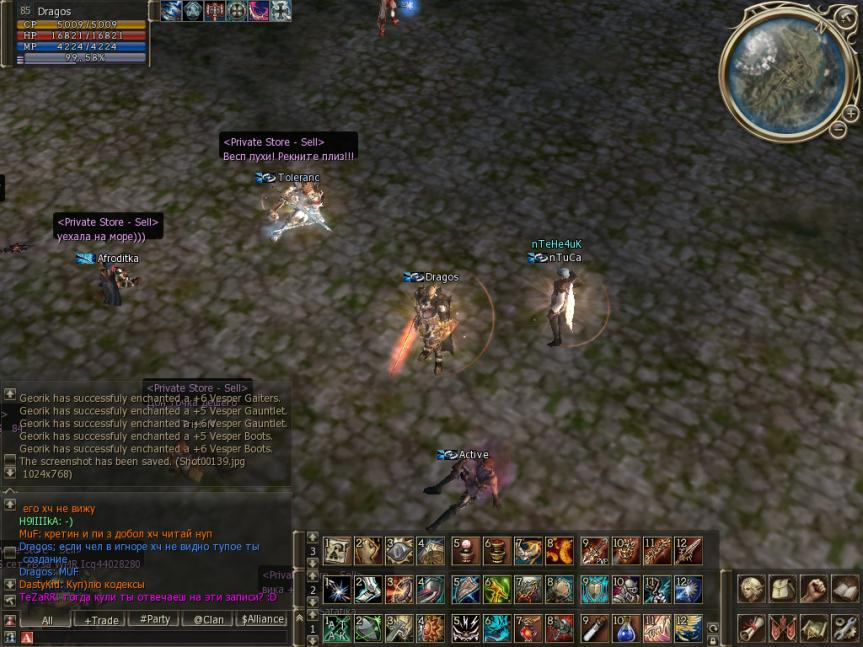863x647 pixels.
Task: Click the chat text input field
Action: 150,637
